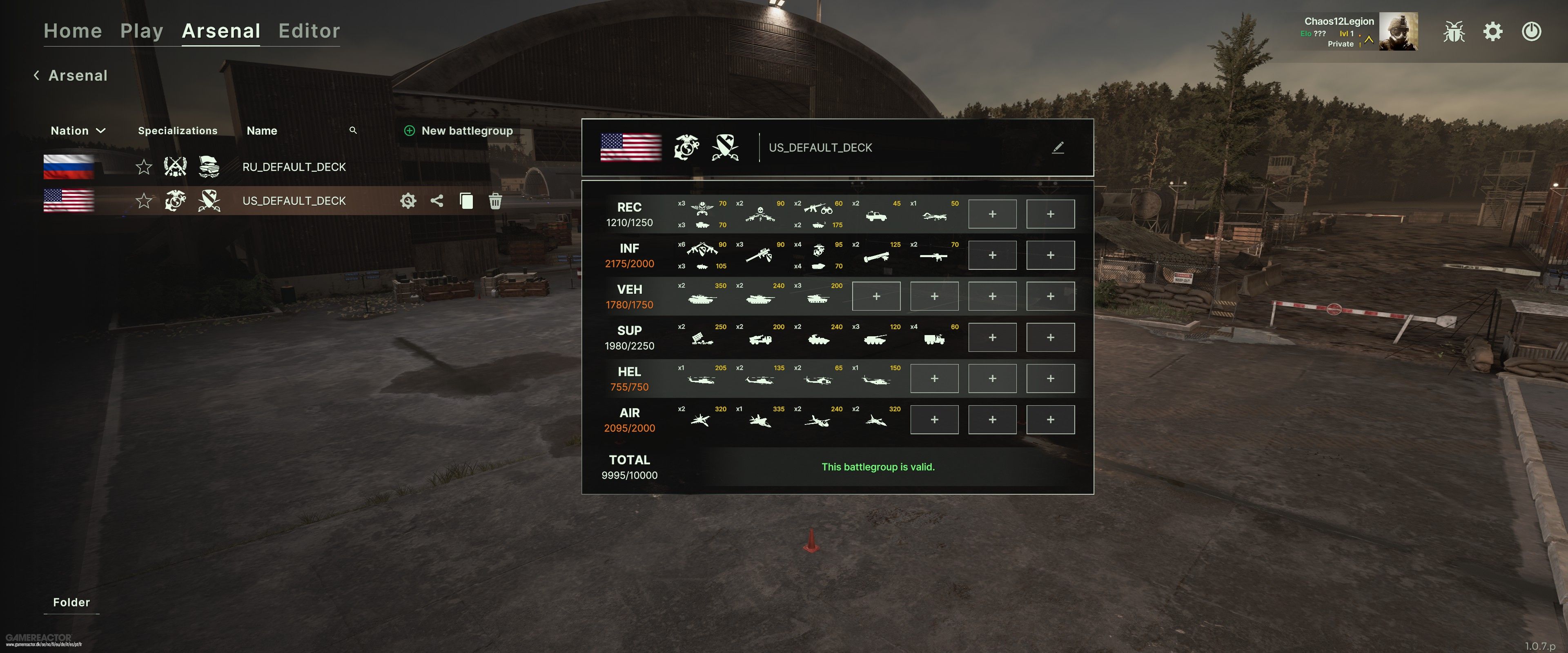
Task: Click the bug report icon
Action: [1454, 32]
